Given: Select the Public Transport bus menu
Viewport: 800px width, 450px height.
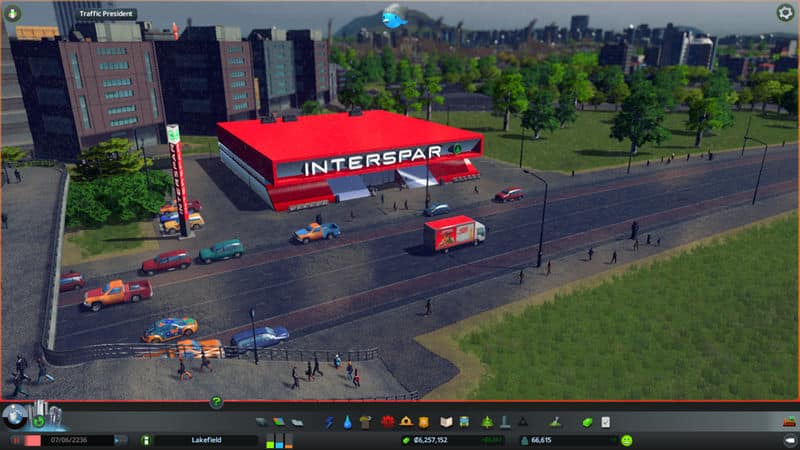Looking at the screenshot, I should pyautogui.click(x=466, y=422).
